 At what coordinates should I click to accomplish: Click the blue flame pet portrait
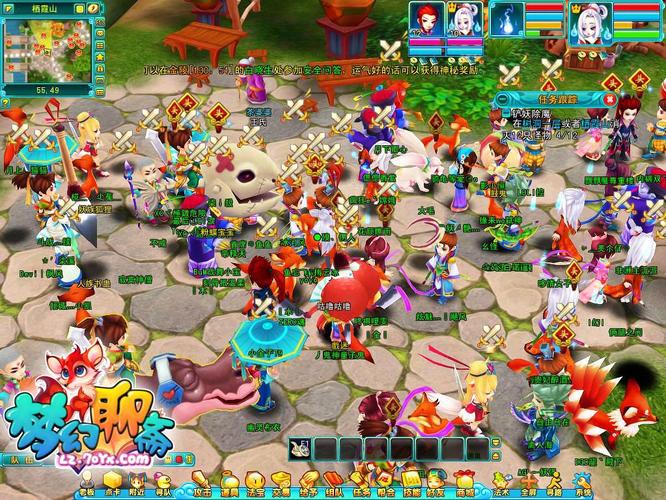tap(507, 17)
